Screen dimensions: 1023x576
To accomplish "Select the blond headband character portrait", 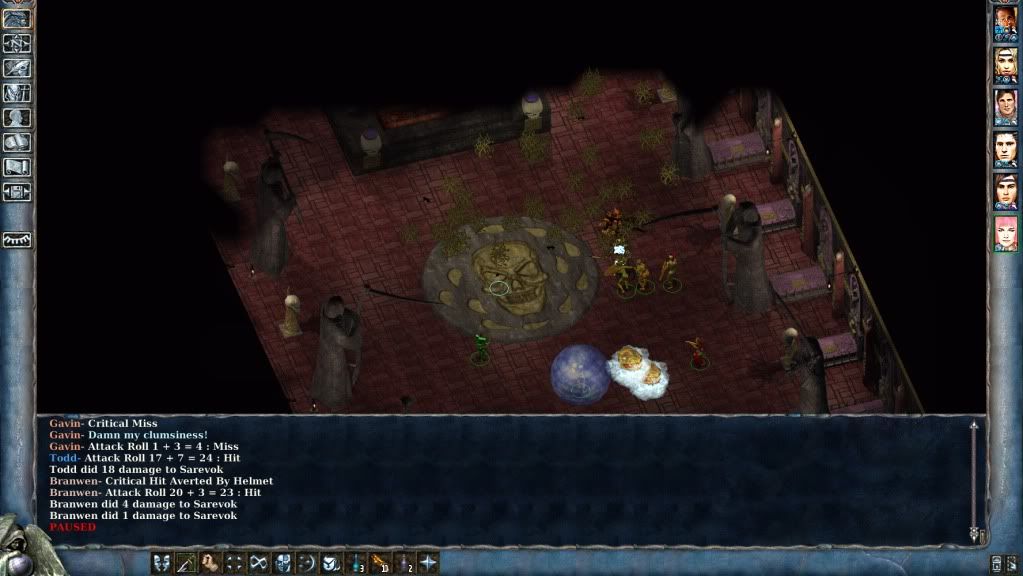I will [x=1005, y=66].
